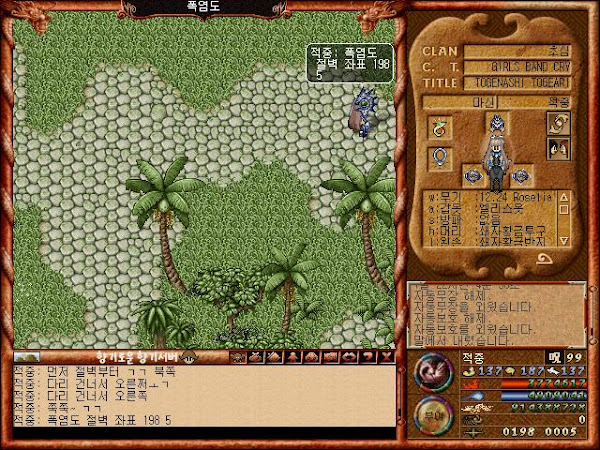Click the landscape icon on chat bar
The width and height of the screenshot is (600, 450).
27,357
